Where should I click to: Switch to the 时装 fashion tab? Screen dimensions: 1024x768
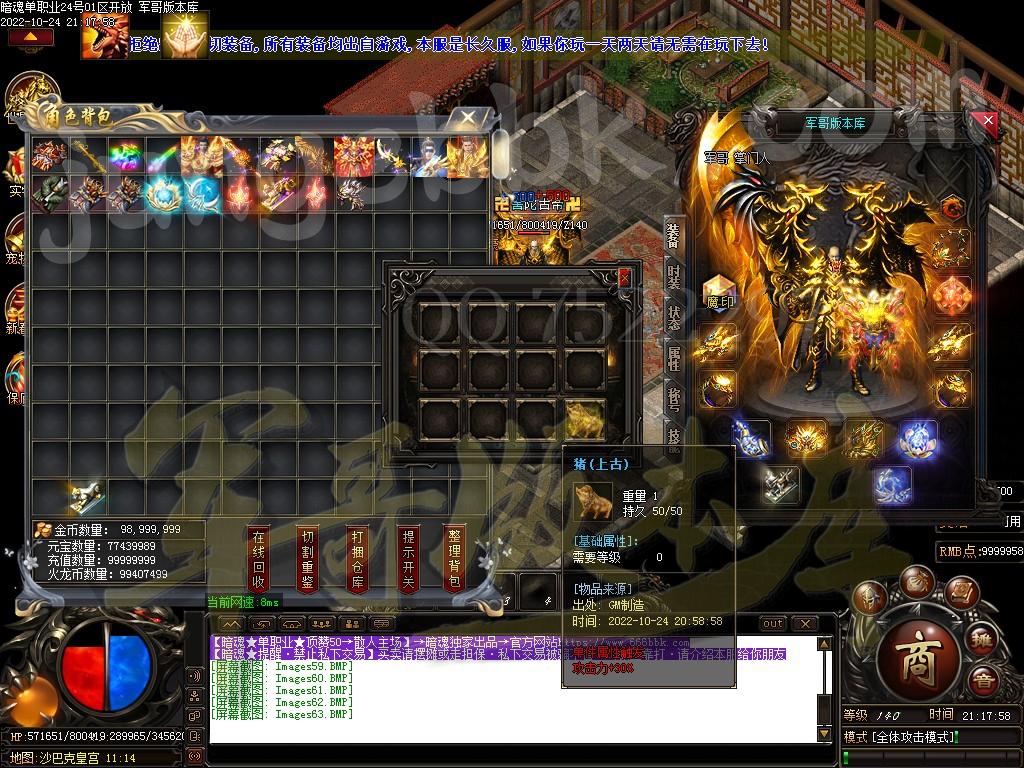coord(673,278)
